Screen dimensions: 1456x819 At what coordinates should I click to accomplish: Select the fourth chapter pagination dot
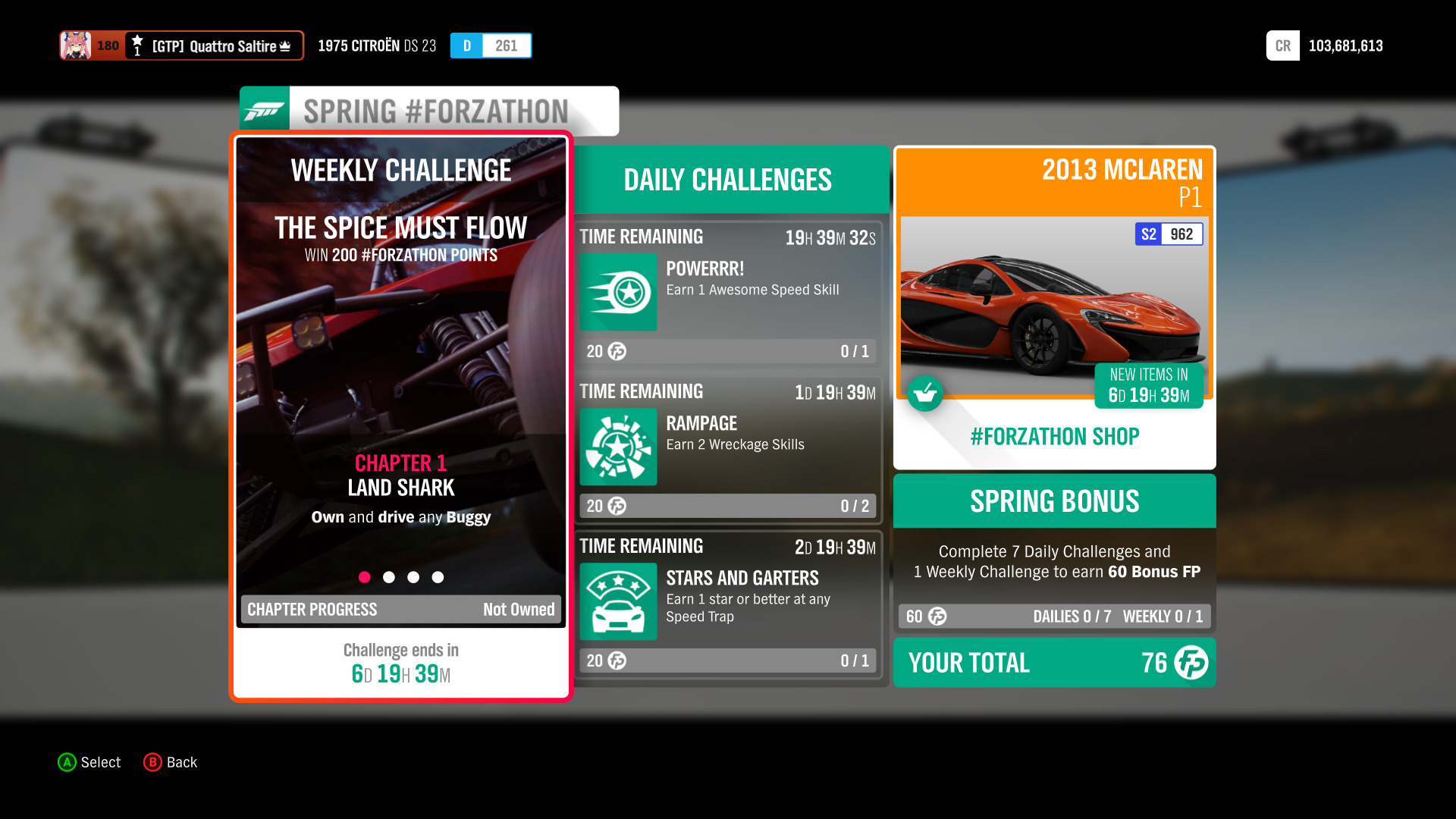[x=438, y=576]
